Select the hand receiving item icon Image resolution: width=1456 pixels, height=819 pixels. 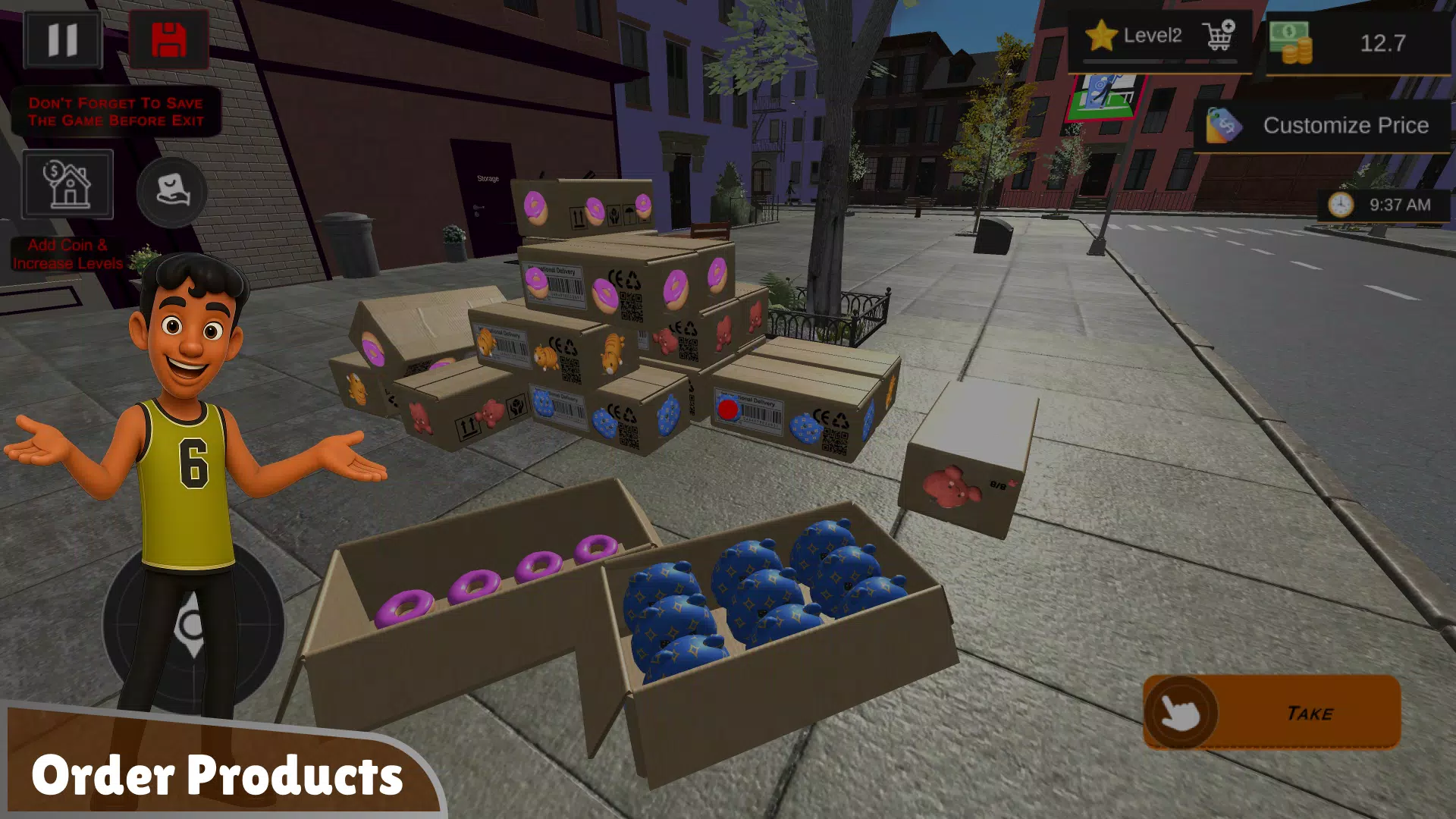(x=172, y=193)
